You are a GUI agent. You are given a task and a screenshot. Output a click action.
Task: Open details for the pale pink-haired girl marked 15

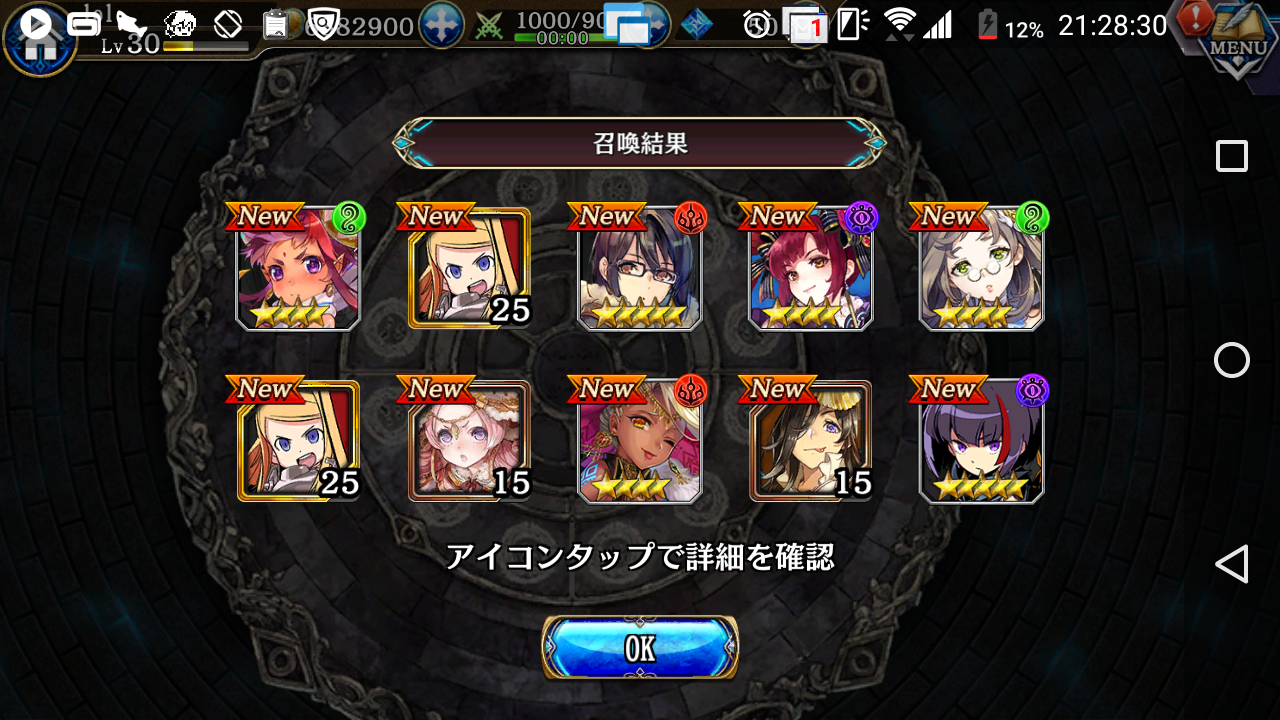469,442
